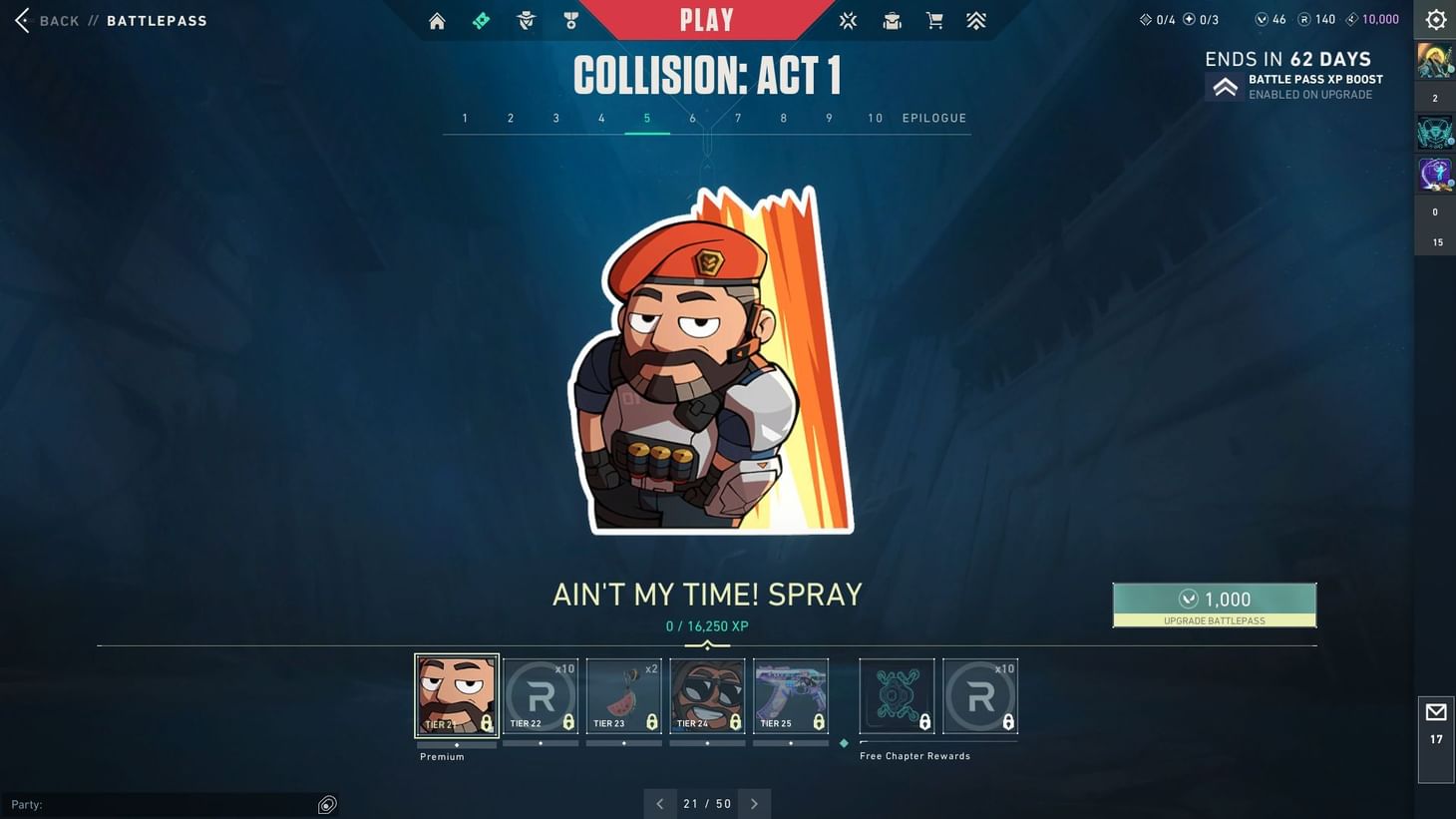Toggle the party voice chat icon

click(327, 804)
